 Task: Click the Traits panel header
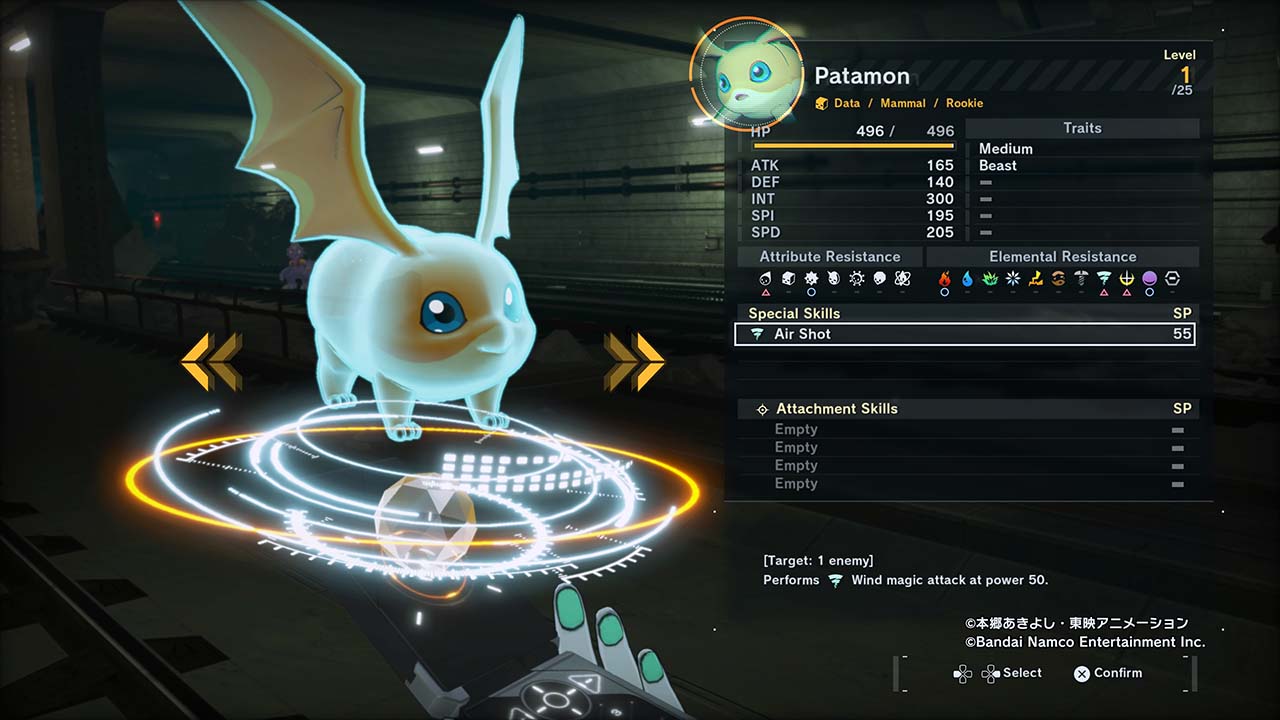1082,128
